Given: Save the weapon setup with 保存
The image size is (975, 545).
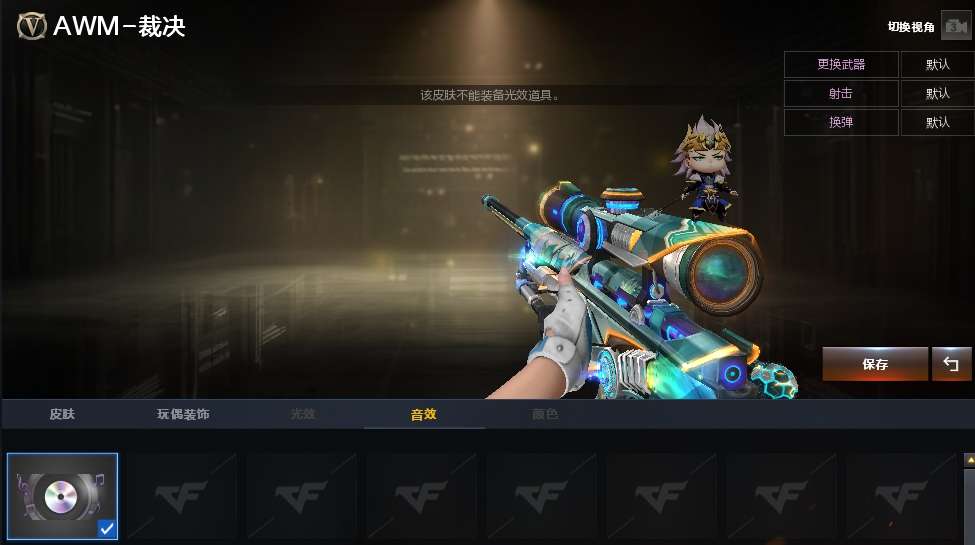Looking at the screenshot, I should 875,364.
